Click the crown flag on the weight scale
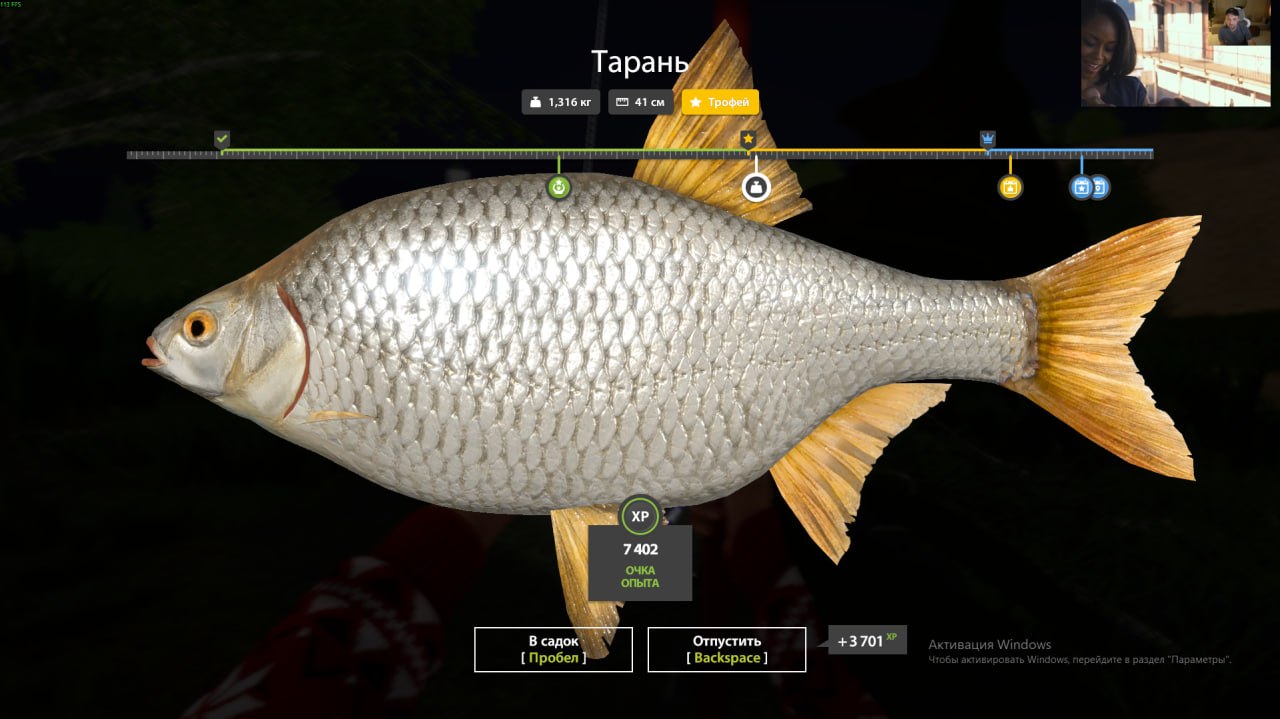1280x719 pixels. (988, 139)
